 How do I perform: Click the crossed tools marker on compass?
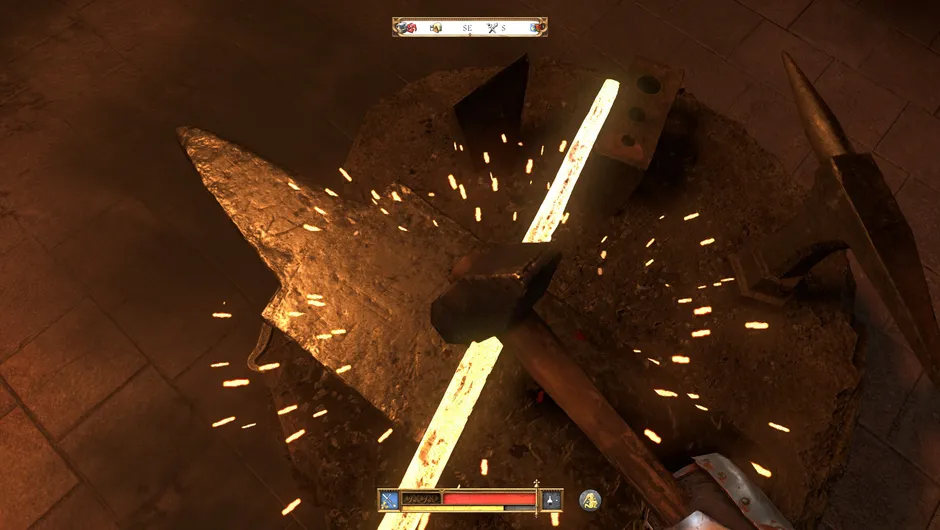[491, 28]
